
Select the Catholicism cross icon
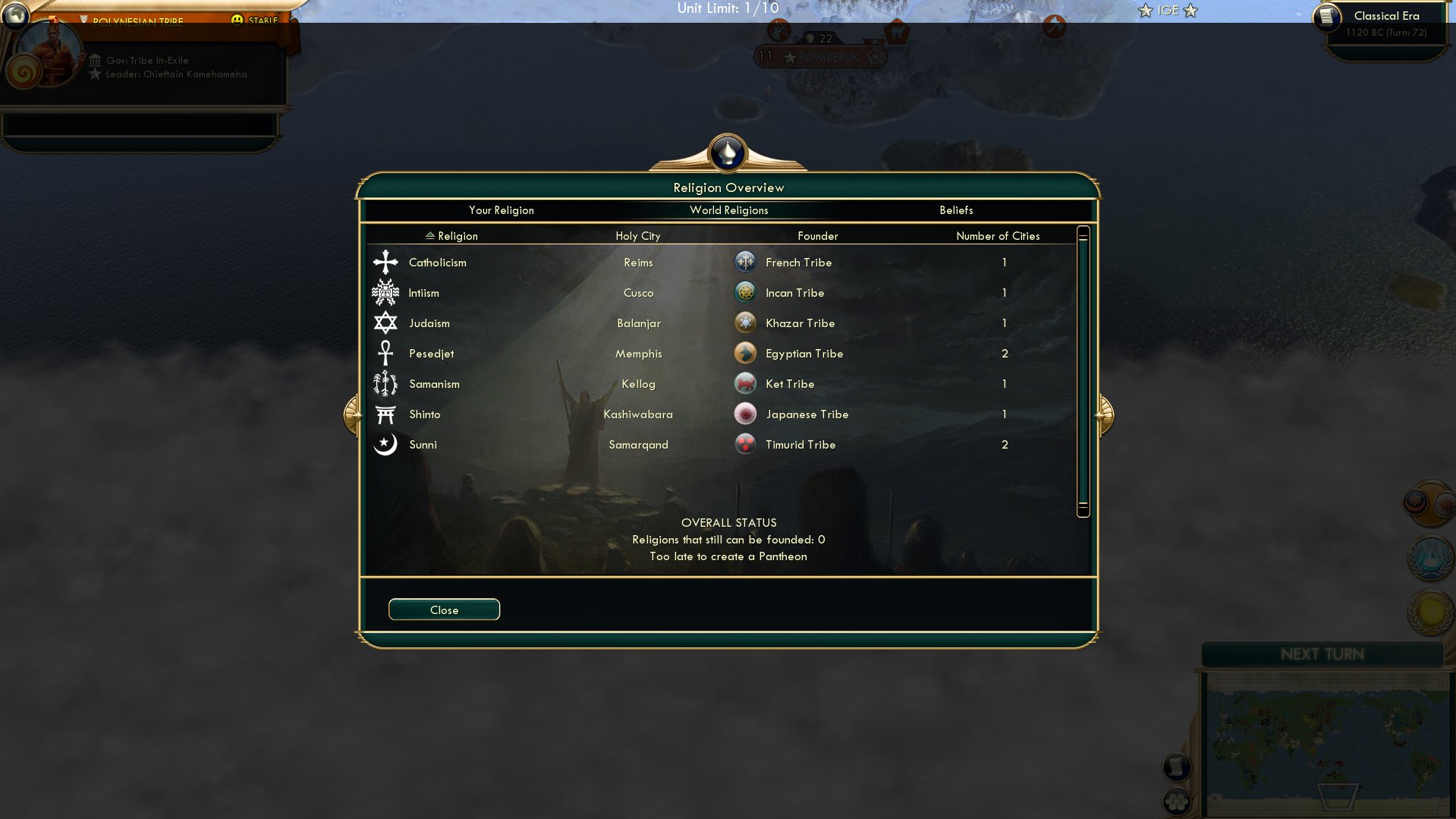tap(385, 262)
